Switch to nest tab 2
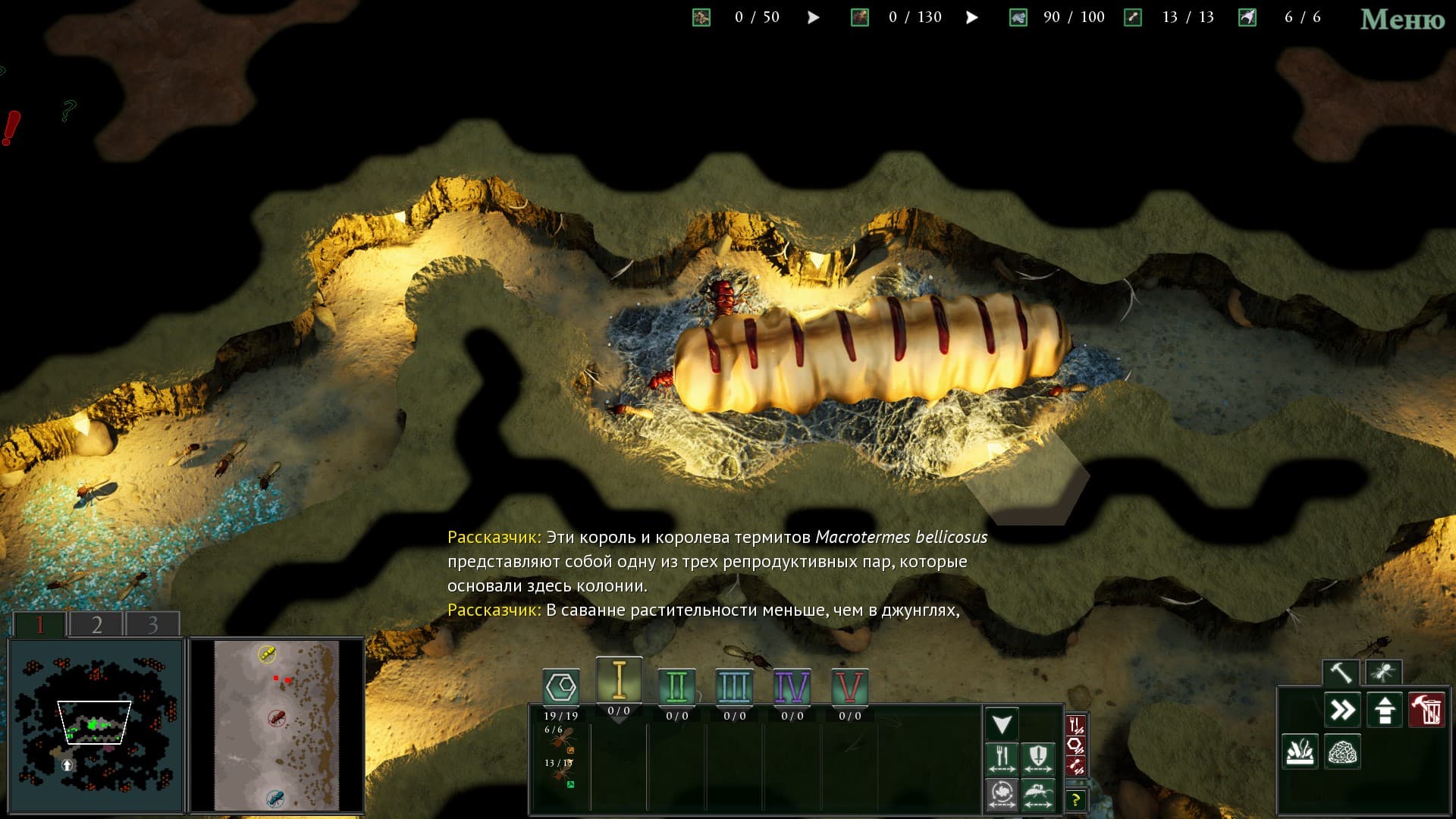The width and height of the screenshot is (1456, 819). pyautogui.click(x=96, y=625)
